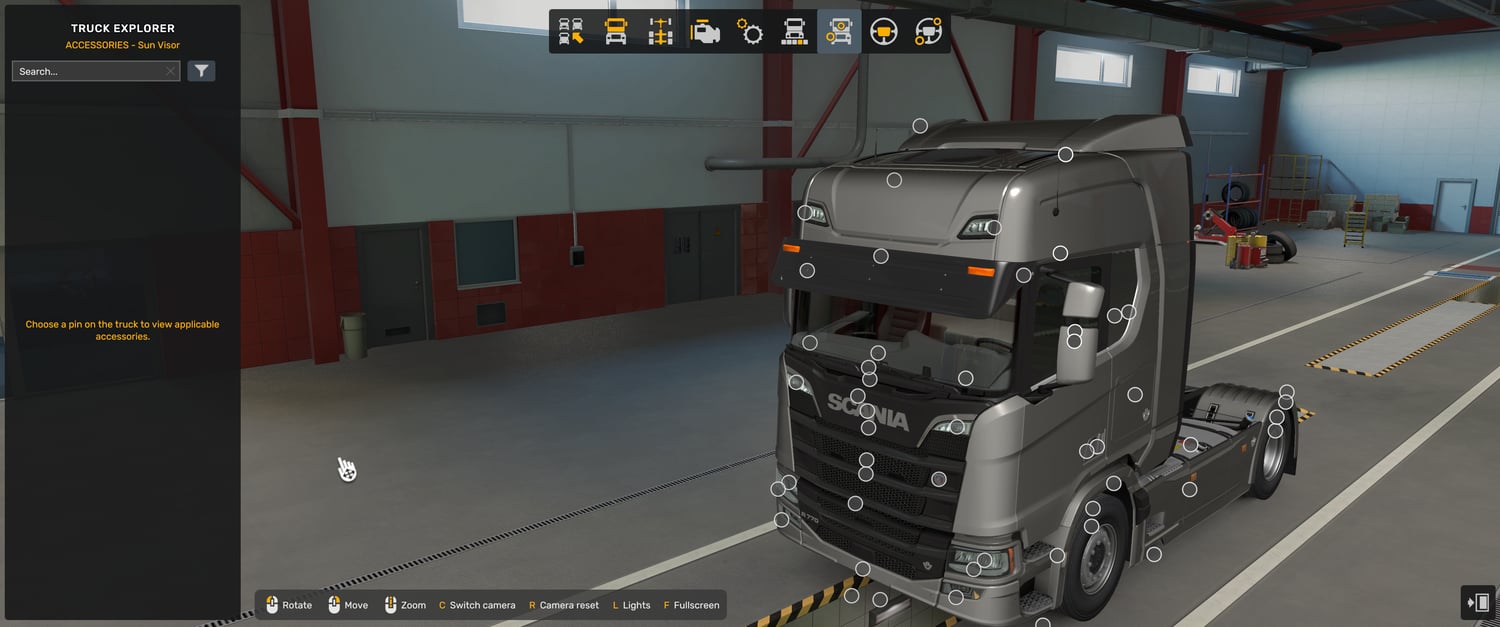Open the funnel filter options

coord(201,71)
